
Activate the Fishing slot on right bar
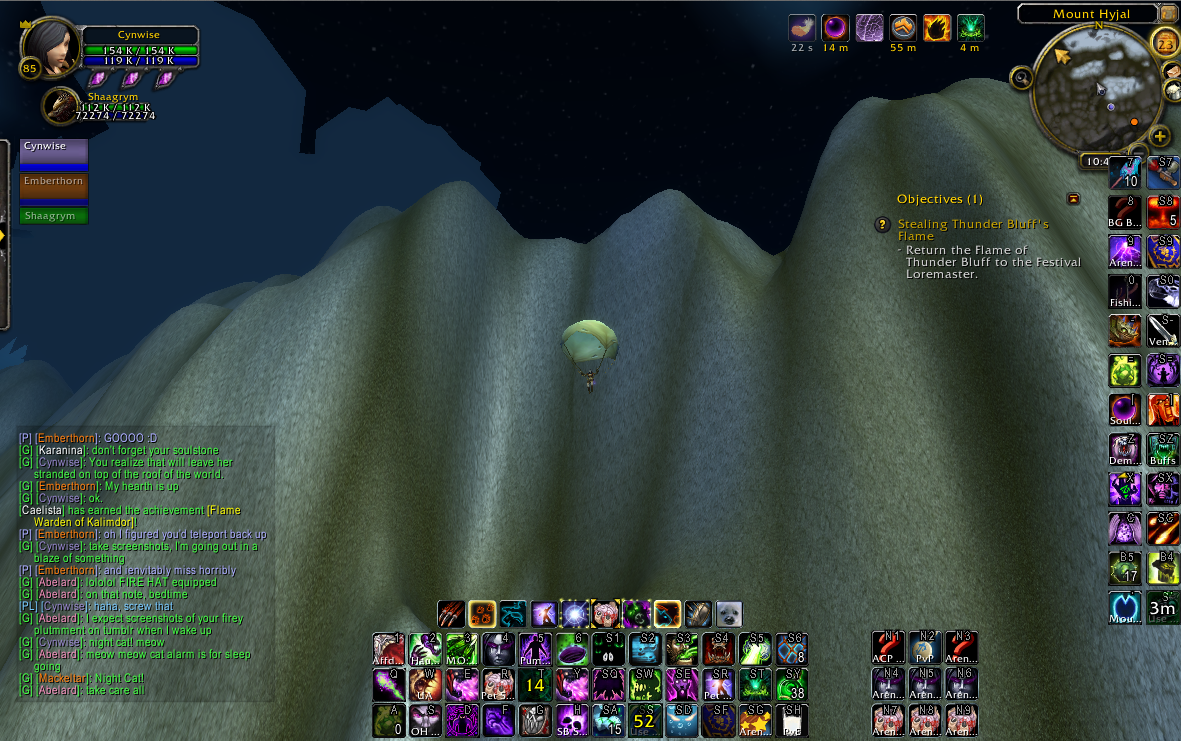click(x=1125, y=291)
